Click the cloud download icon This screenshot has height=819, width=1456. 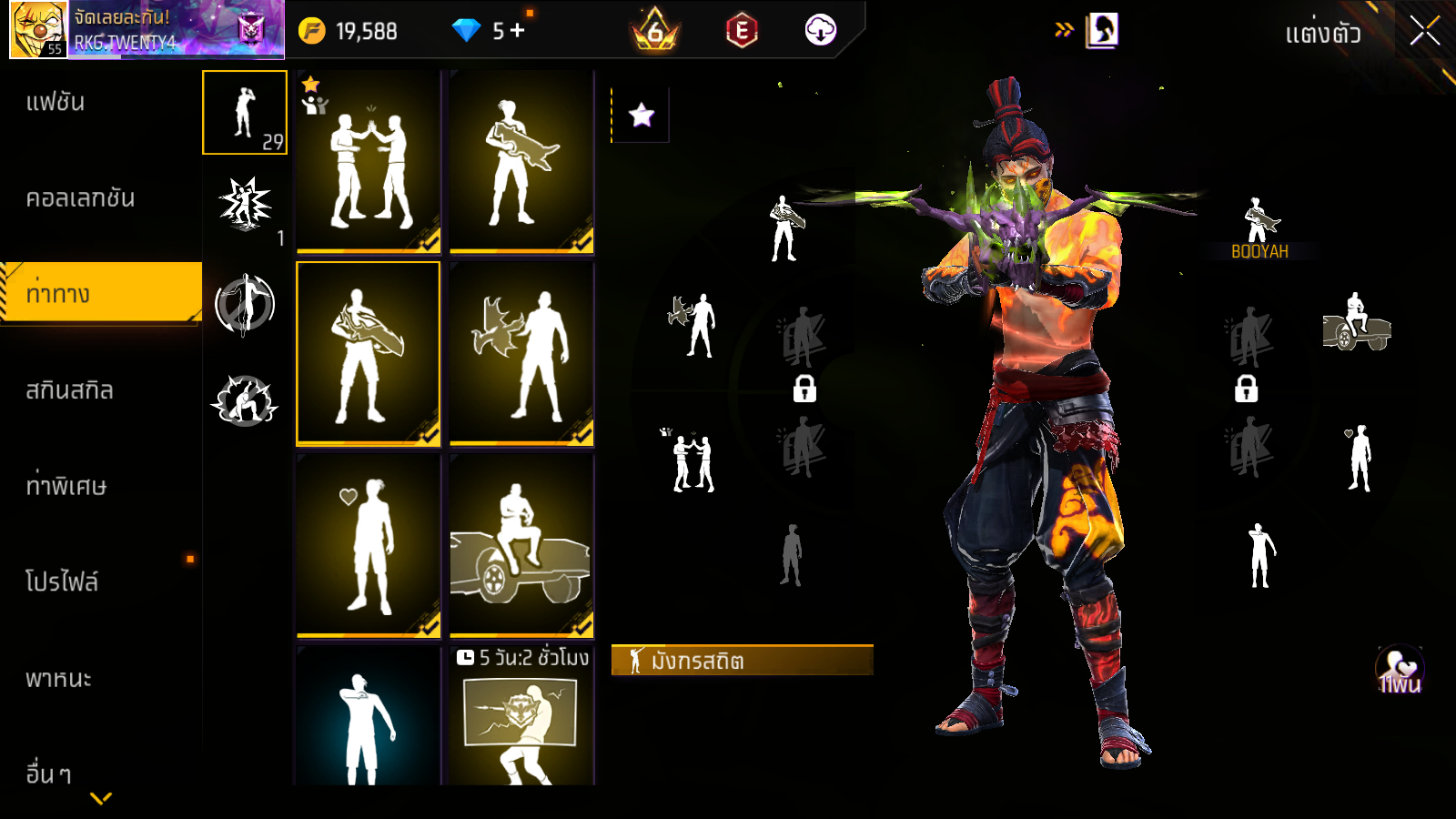coord(821,31)
